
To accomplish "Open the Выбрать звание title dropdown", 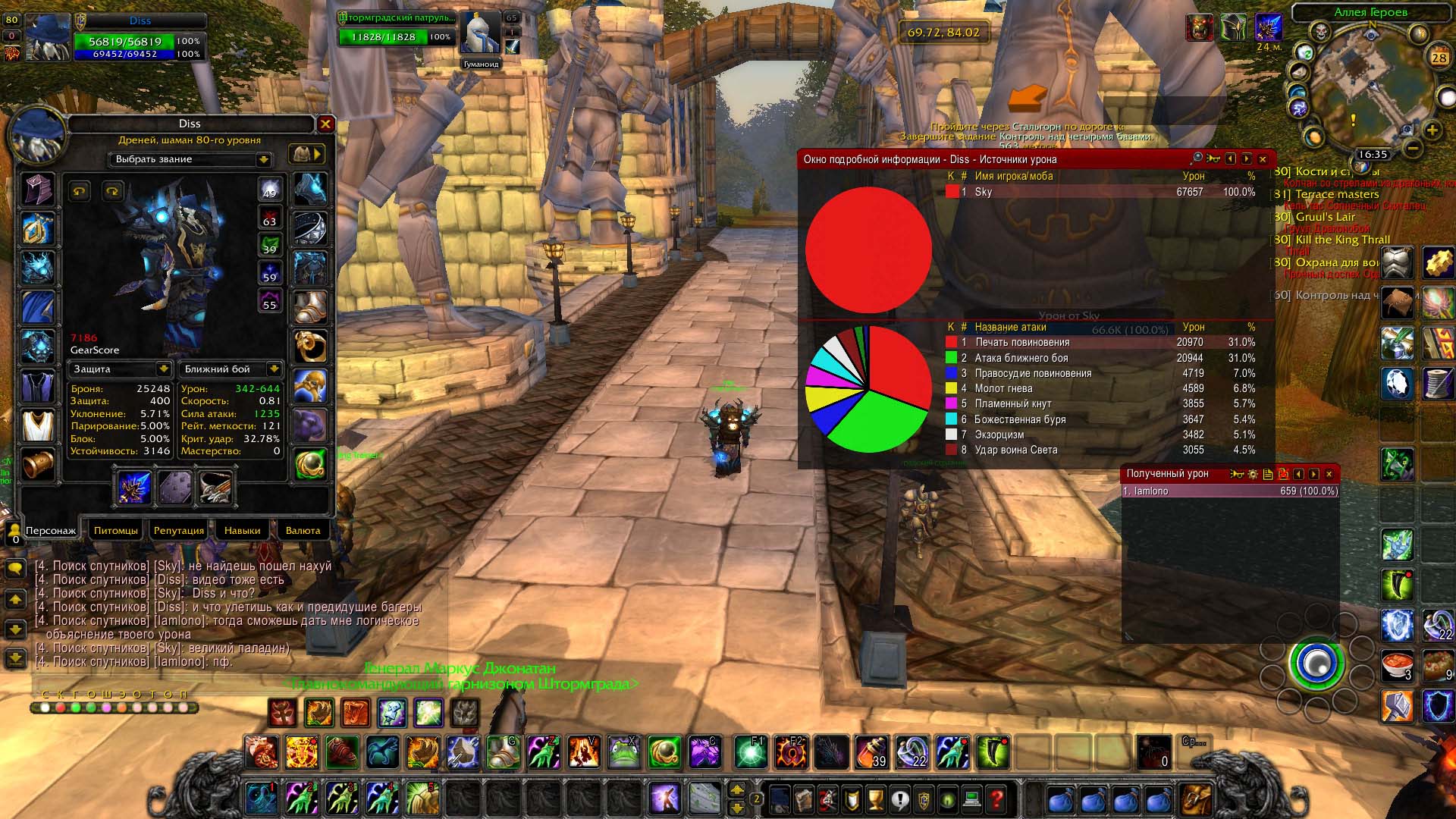I will [263, 159].
